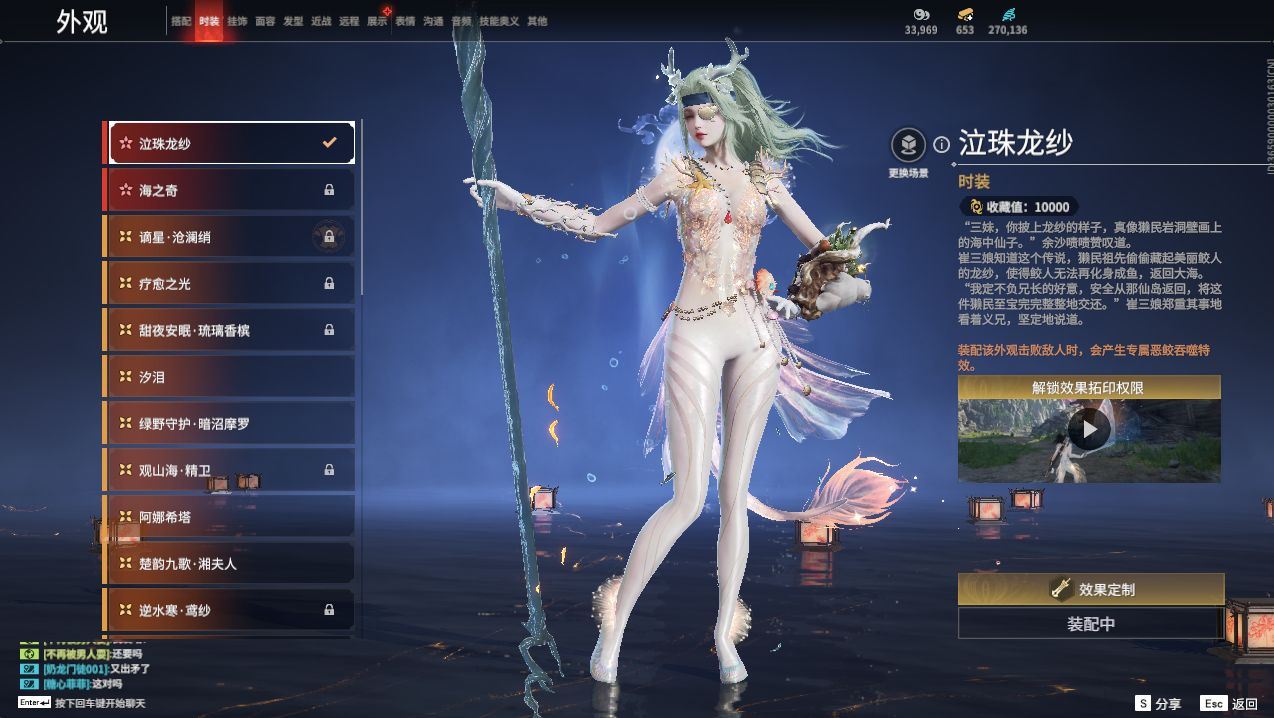Choose the 摘星·沧澜绡 outfit row
Viewport: 1274px width, 718px height.
(231, 237)
